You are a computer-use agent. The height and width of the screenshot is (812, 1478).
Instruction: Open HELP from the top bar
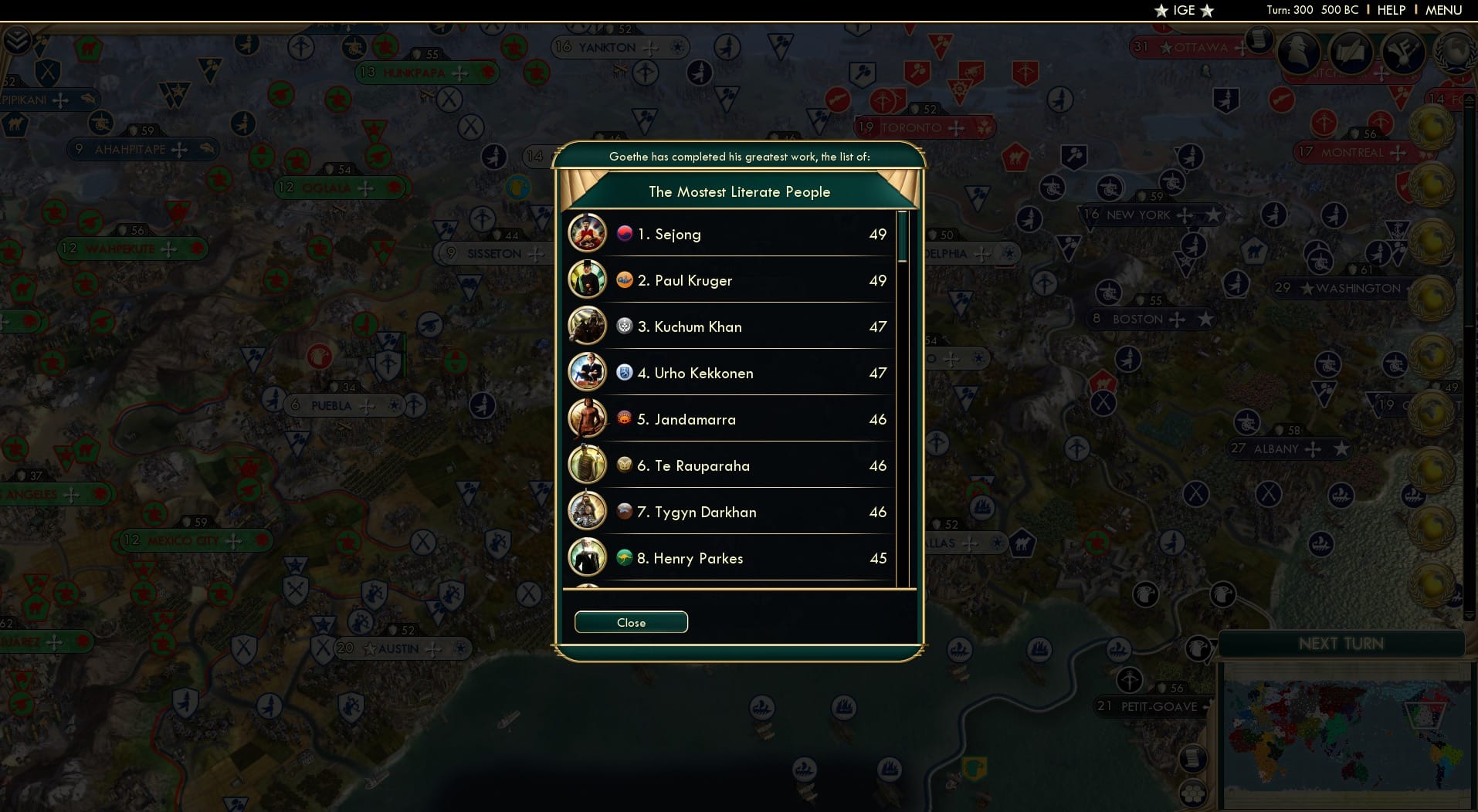1390,10
